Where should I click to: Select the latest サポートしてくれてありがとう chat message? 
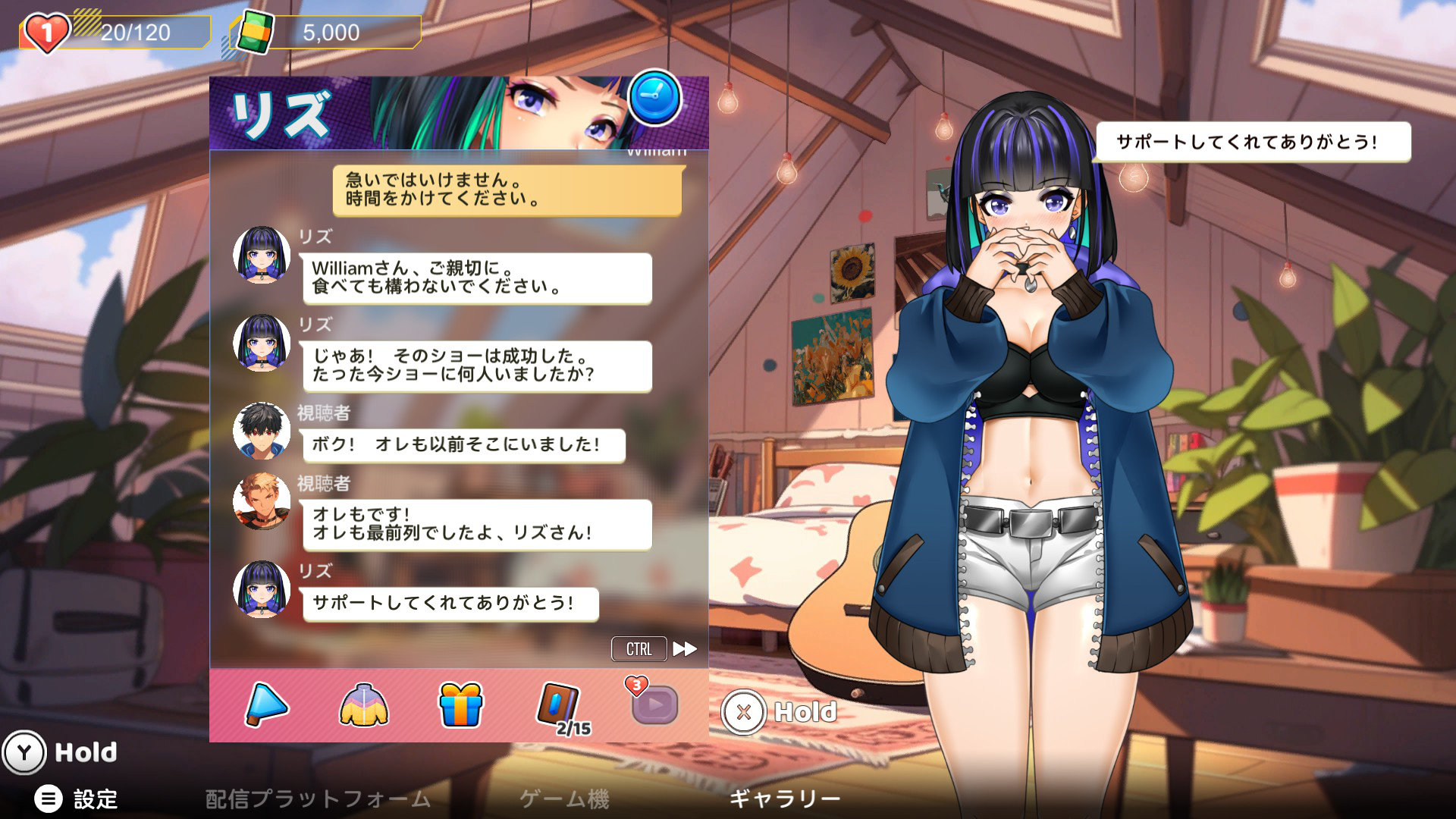[450, 604]
